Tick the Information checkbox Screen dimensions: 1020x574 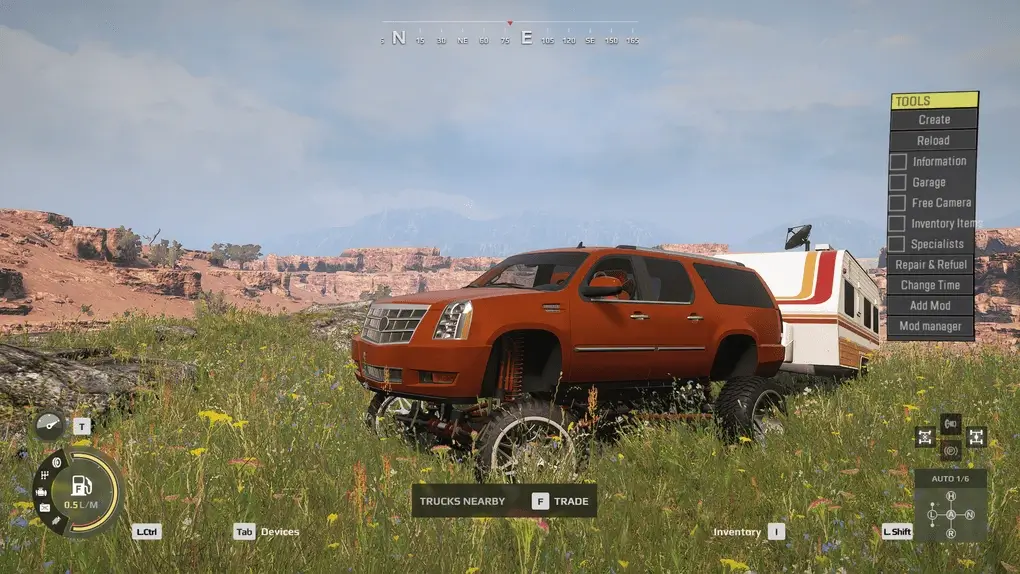[898, 162]
